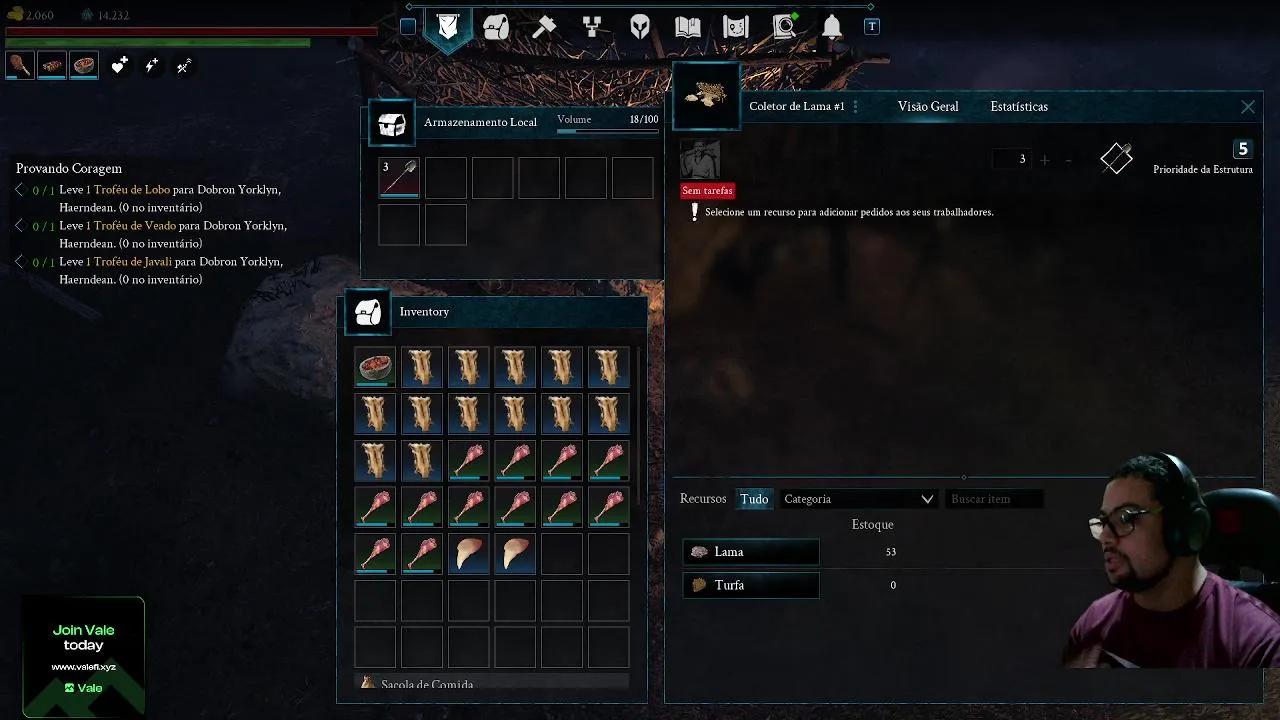The height and width of the screenshot is (720, 1280).
Task: Open the tech tree icon
Action: (592, 27)
